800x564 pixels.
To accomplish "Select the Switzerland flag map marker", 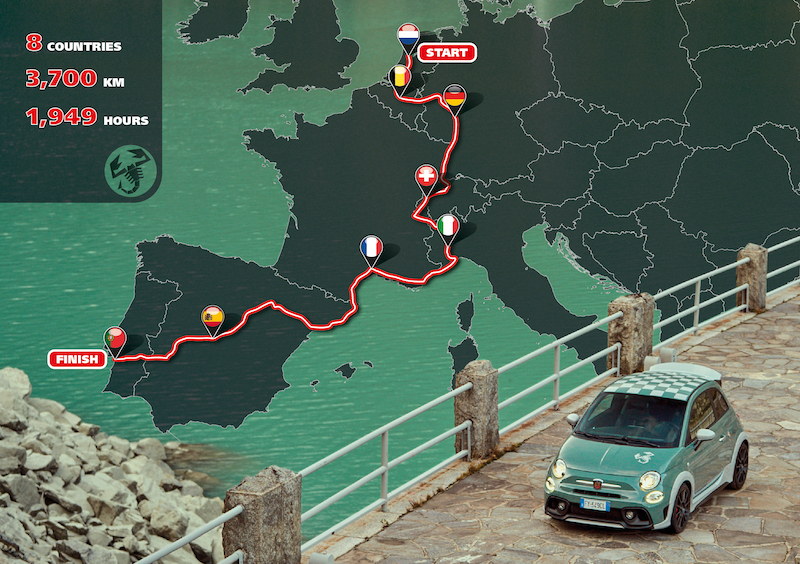I will point(426,177).
